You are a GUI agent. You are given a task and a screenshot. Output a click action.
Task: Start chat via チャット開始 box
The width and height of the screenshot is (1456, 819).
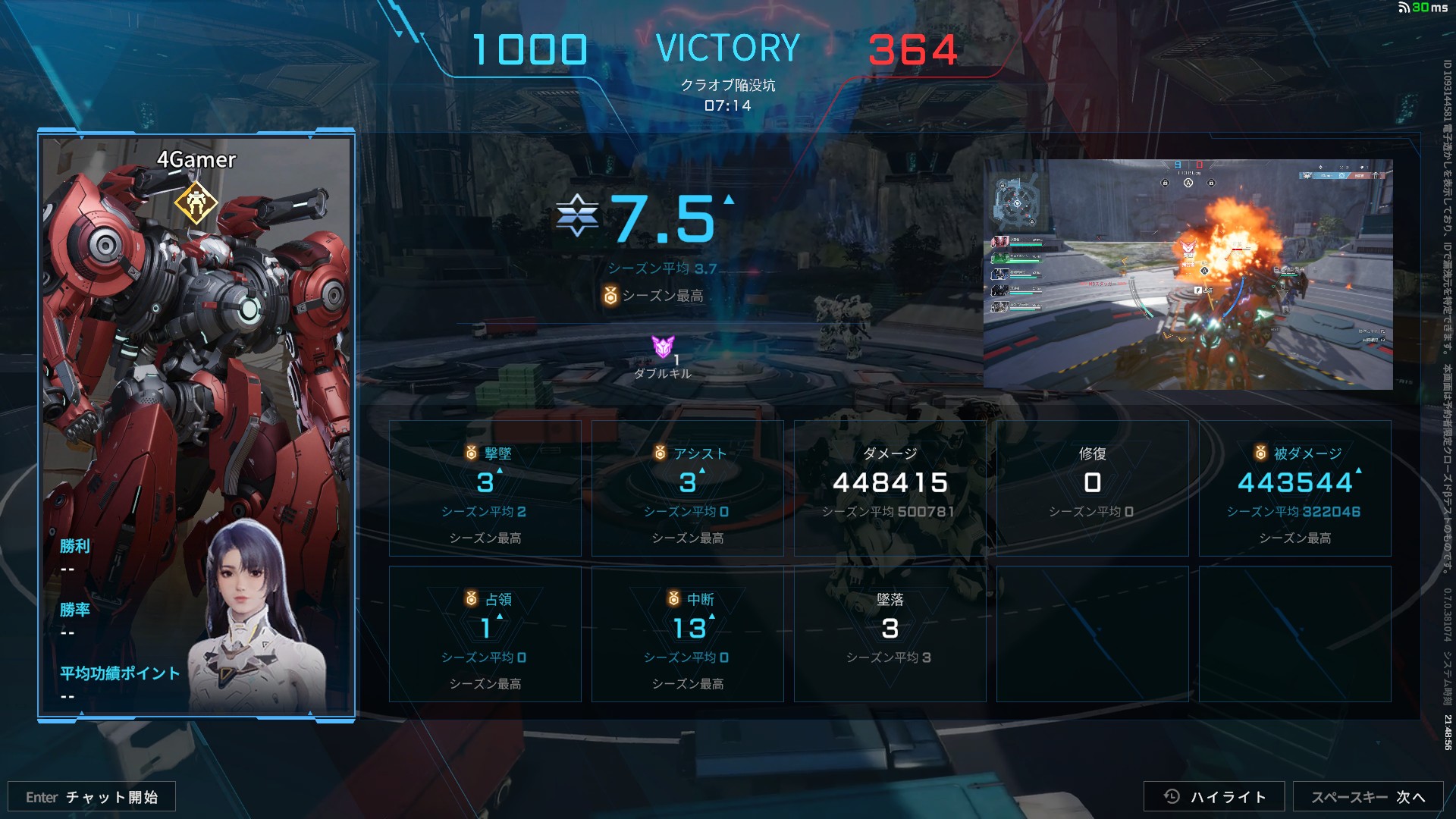(x=92, y=797)
